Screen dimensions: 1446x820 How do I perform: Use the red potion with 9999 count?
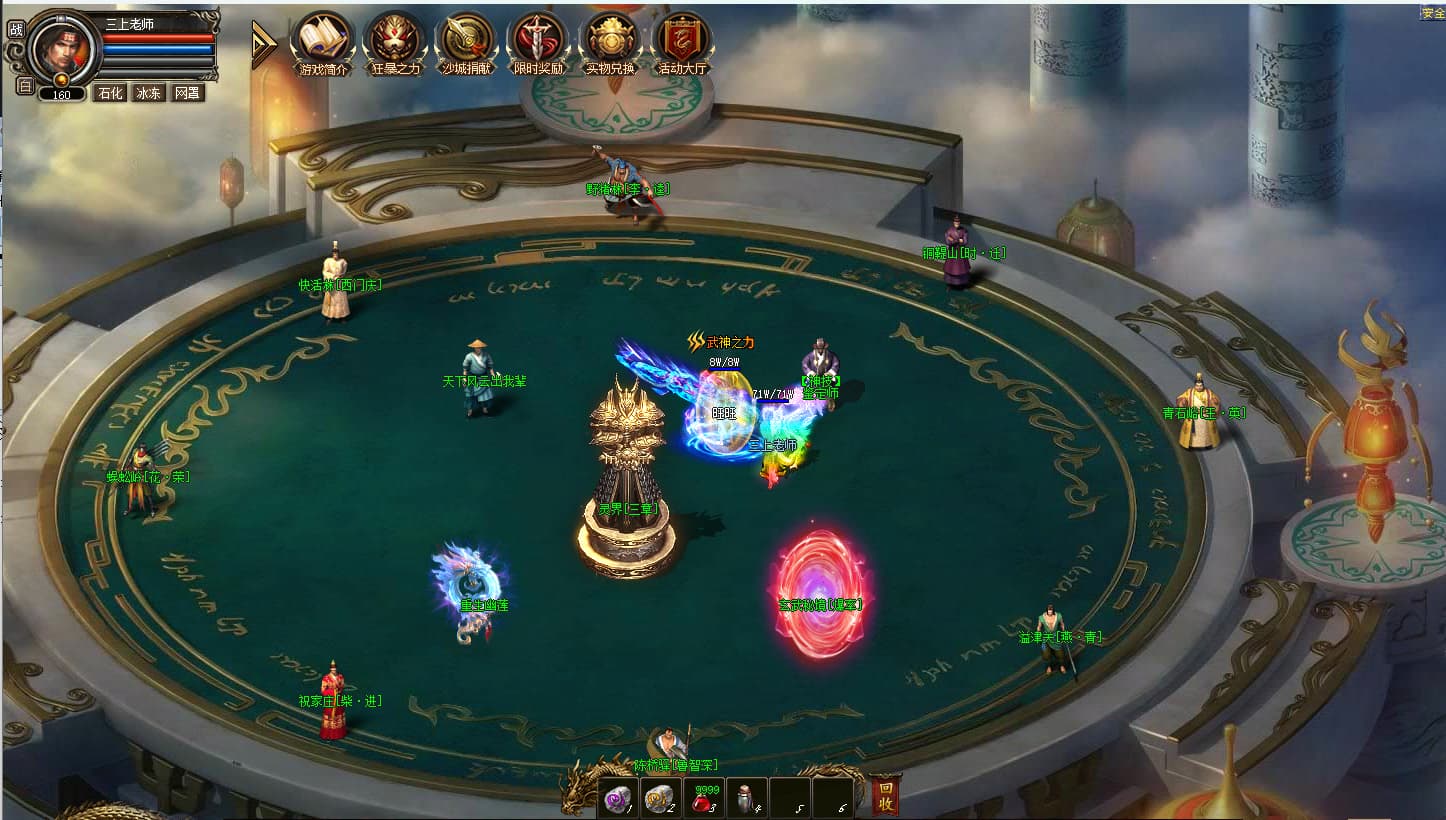(704, 798)
